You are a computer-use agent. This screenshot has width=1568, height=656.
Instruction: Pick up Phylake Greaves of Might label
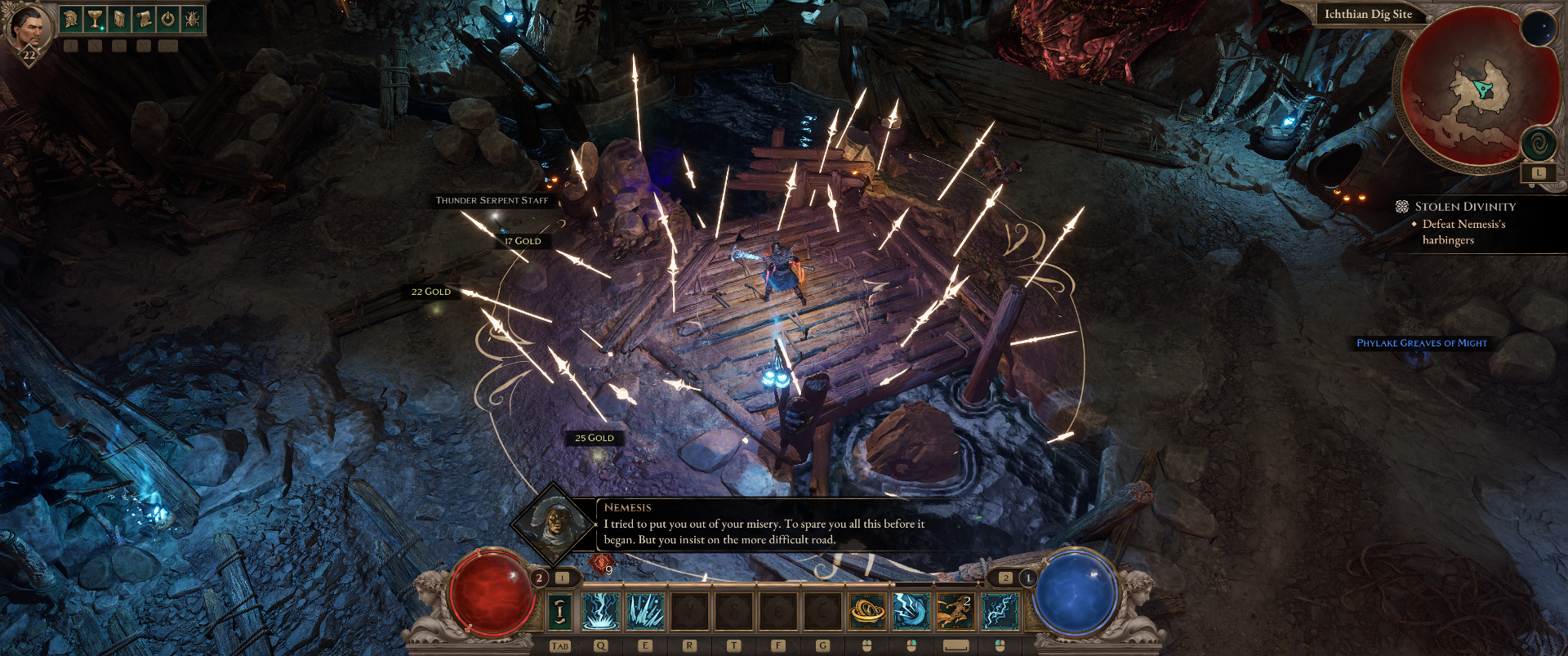[x=1422, y=343]
